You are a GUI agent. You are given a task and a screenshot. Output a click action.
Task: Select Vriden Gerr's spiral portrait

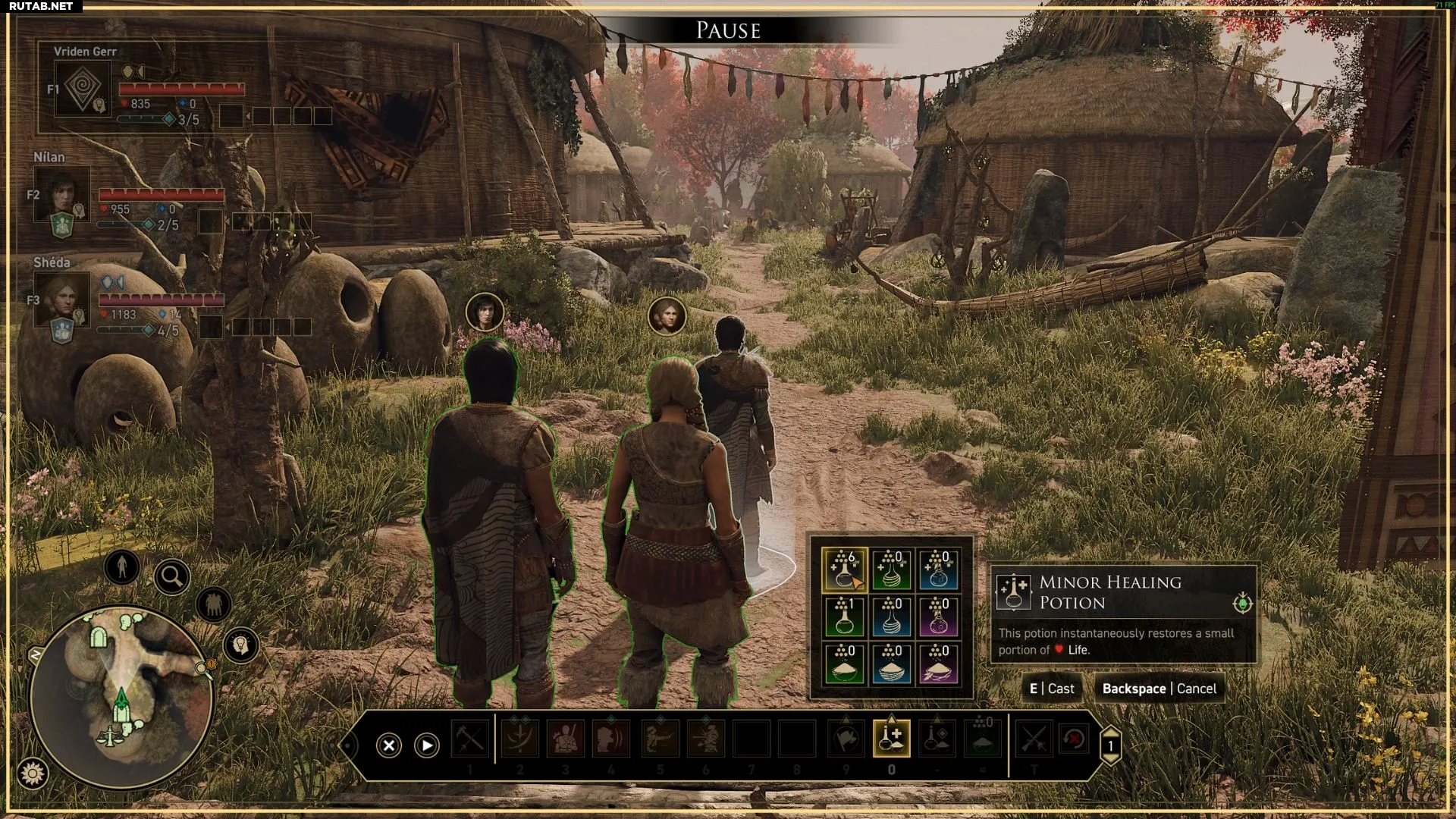point(83,89)
